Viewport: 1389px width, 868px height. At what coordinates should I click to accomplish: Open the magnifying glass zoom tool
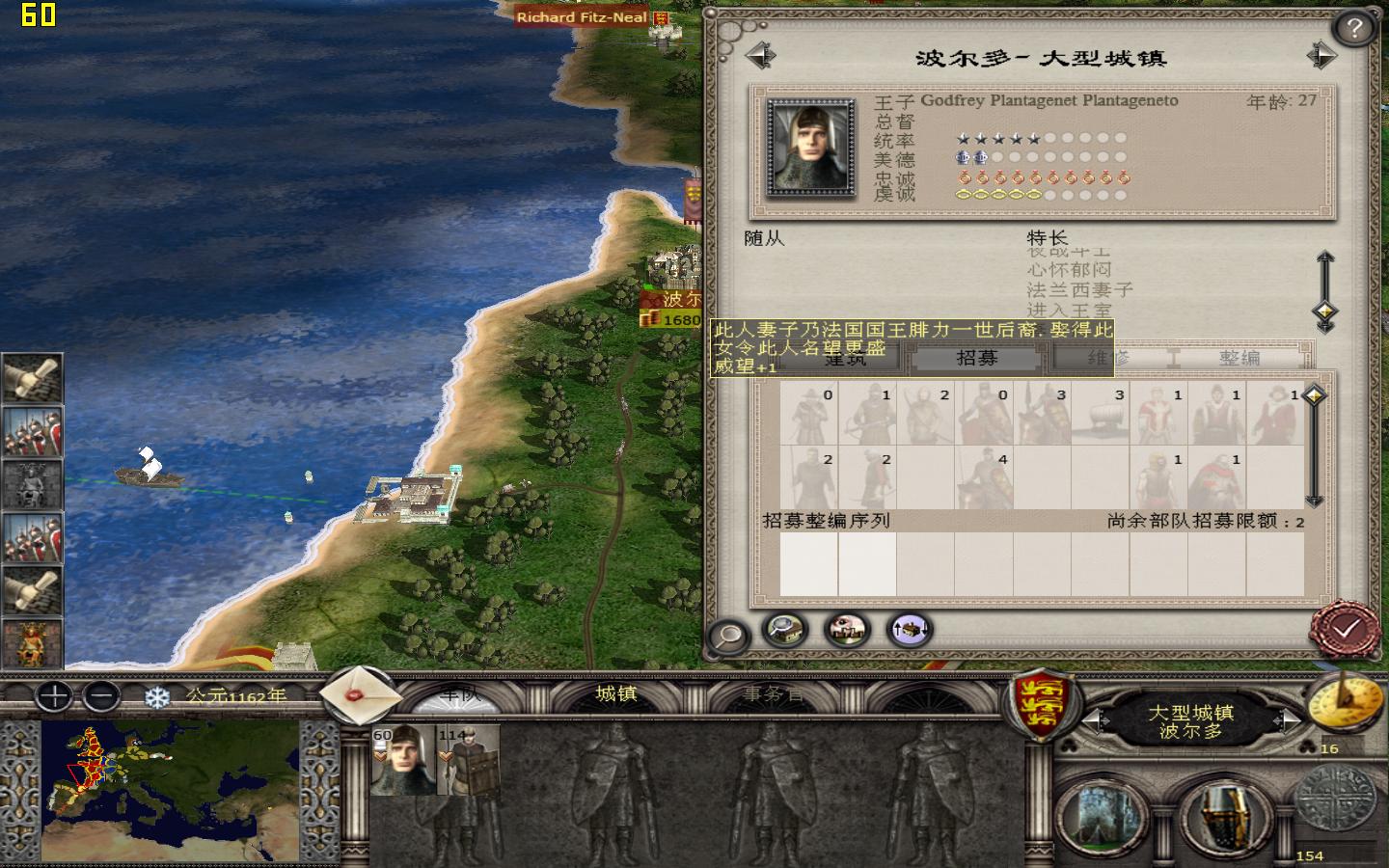click(728, 634)
